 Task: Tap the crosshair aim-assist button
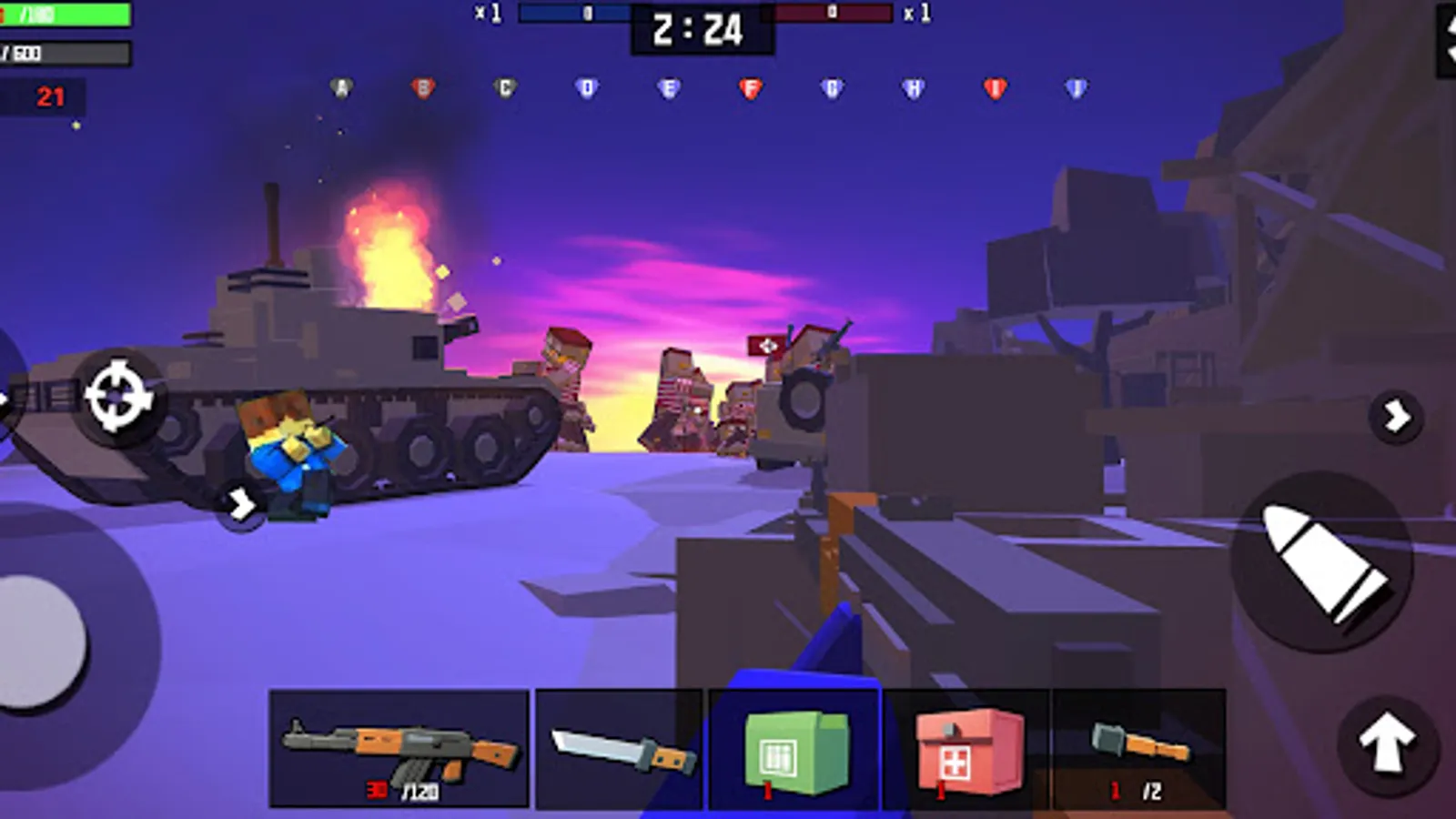point(117,393)
